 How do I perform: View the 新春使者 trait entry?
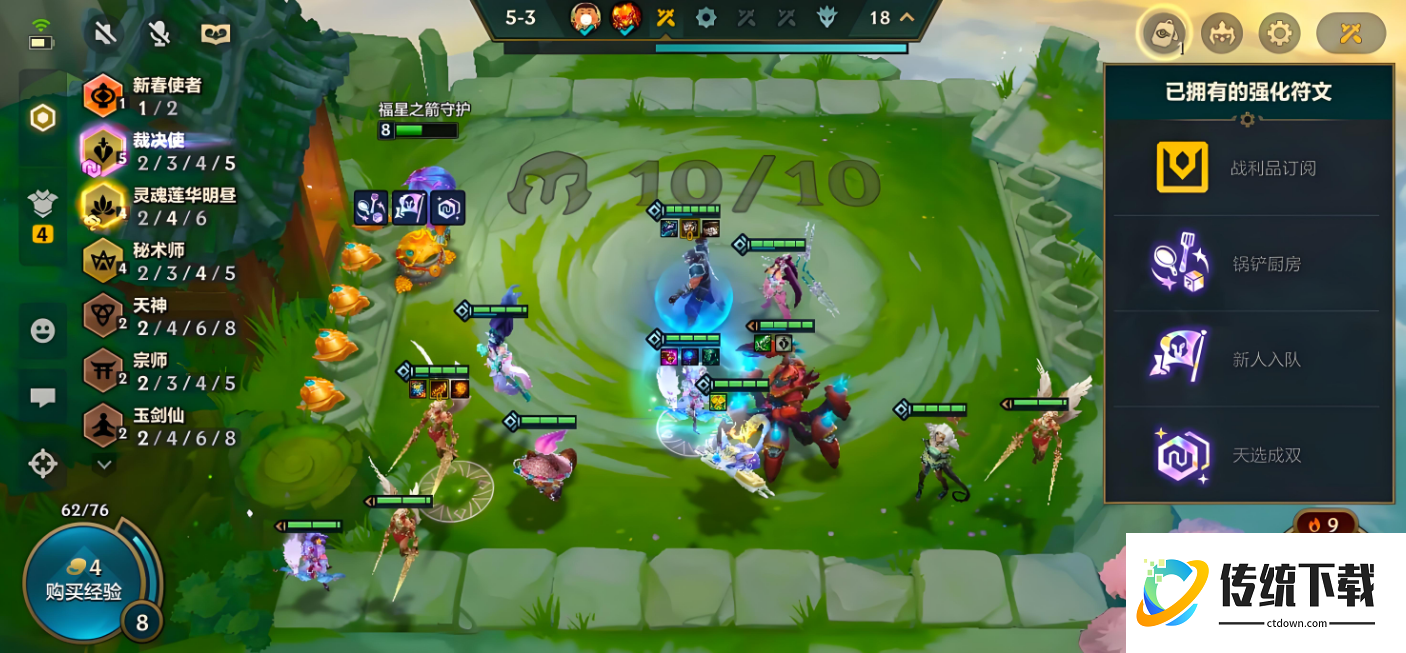point(160,96)
